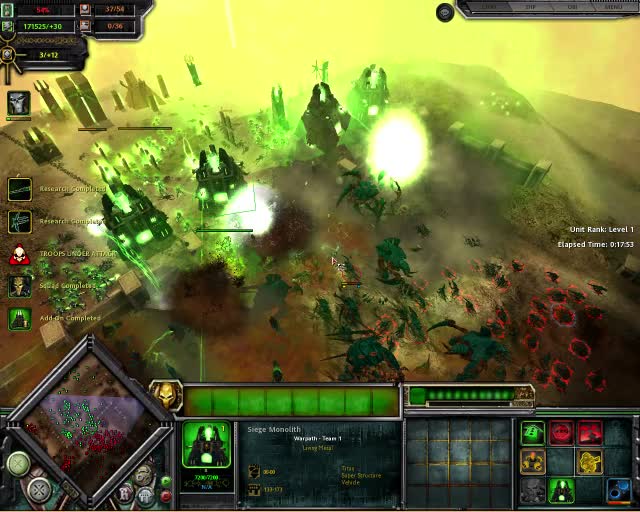
Task: Choose the yellow ranged stance icon
Action: click(x=590, y=461)
